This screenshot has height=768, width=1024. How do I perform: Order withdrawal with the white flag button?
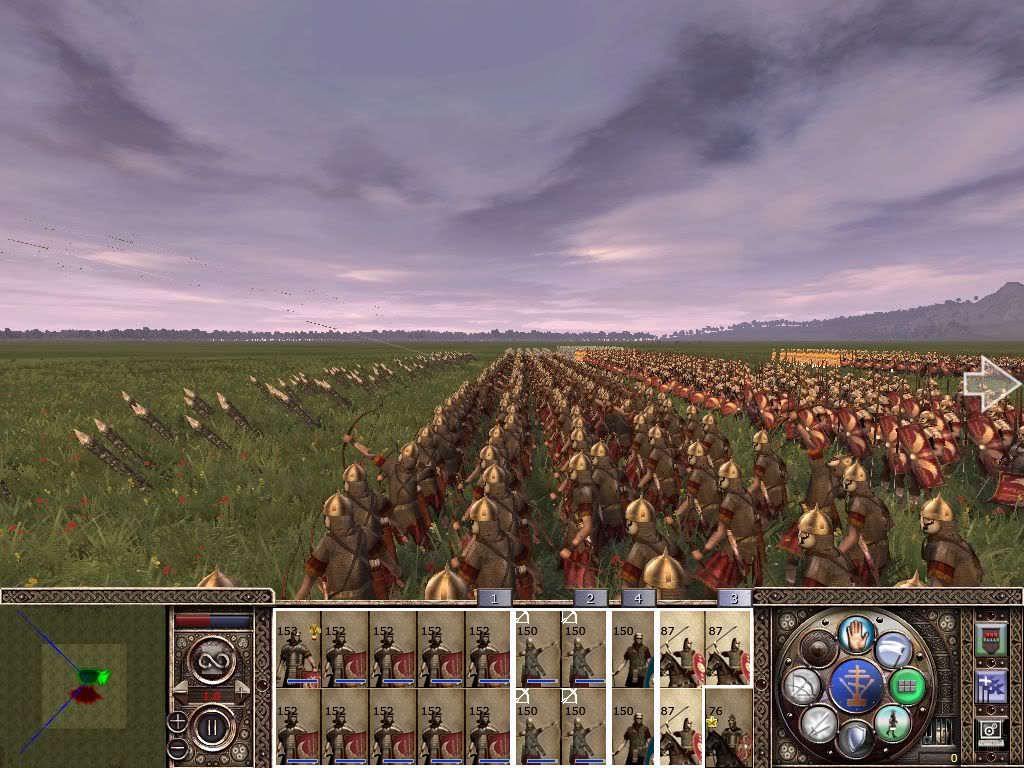(x=893, y=650)
